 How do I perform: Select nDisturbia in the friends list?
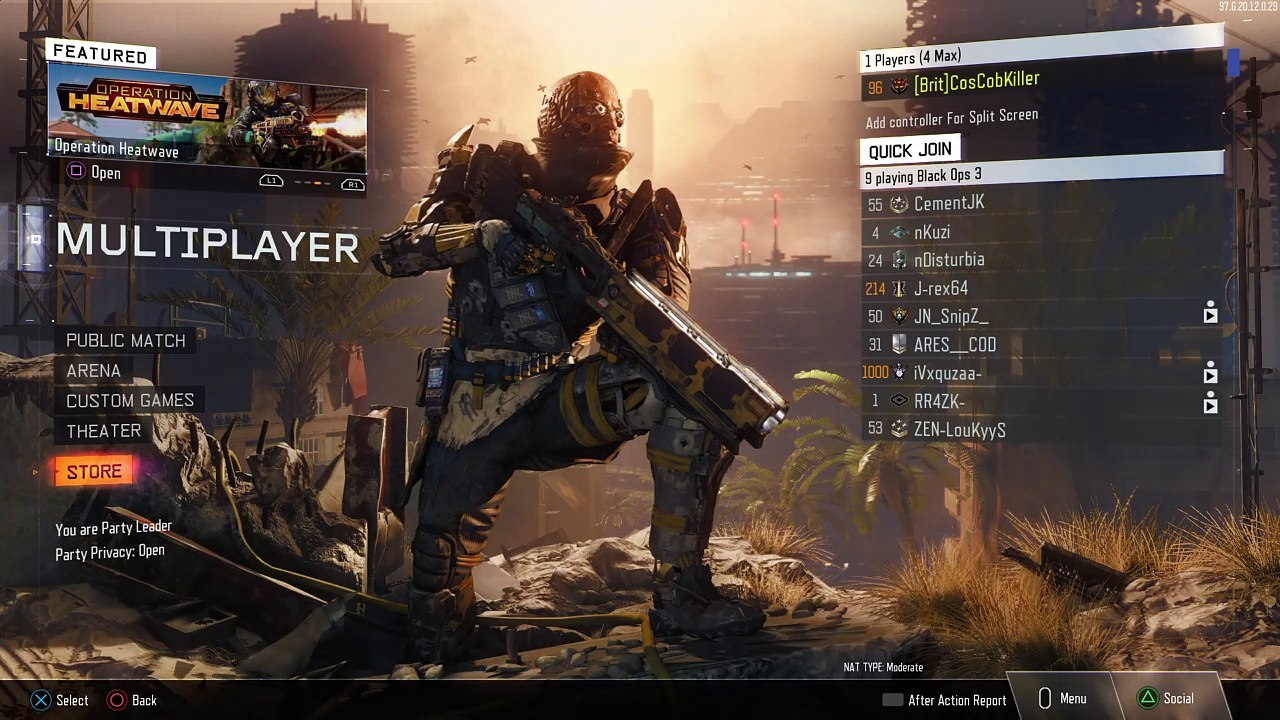coord(948,260)
